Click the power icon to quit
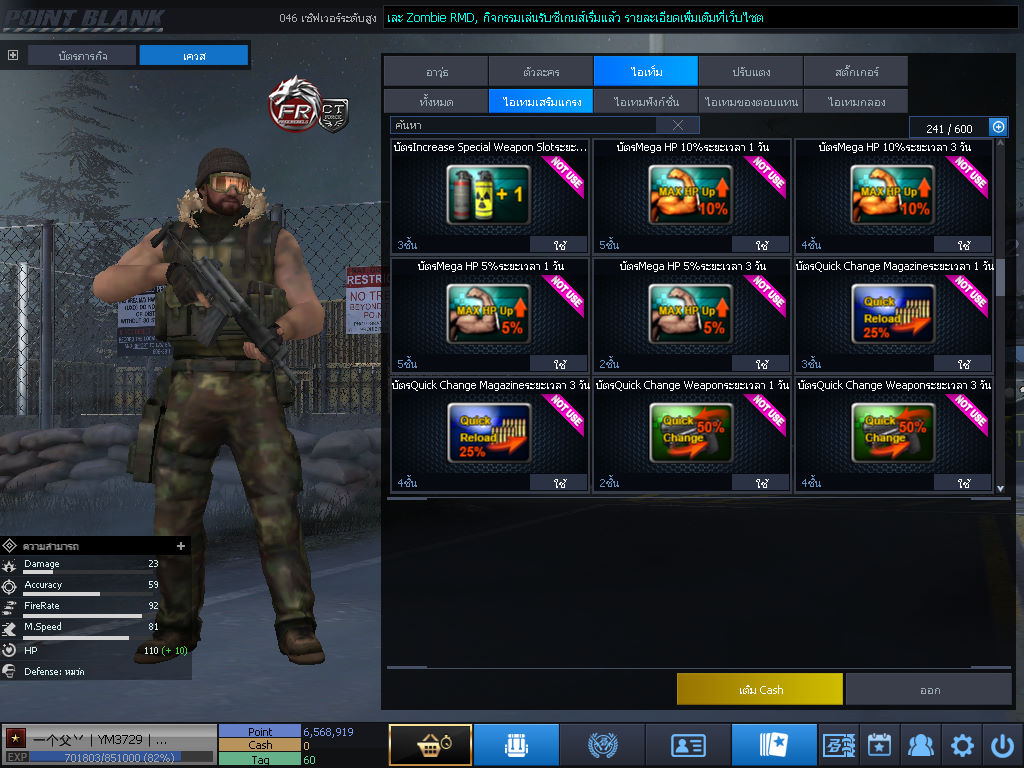The image size is (1024, 768). [x=1002, y=745]
